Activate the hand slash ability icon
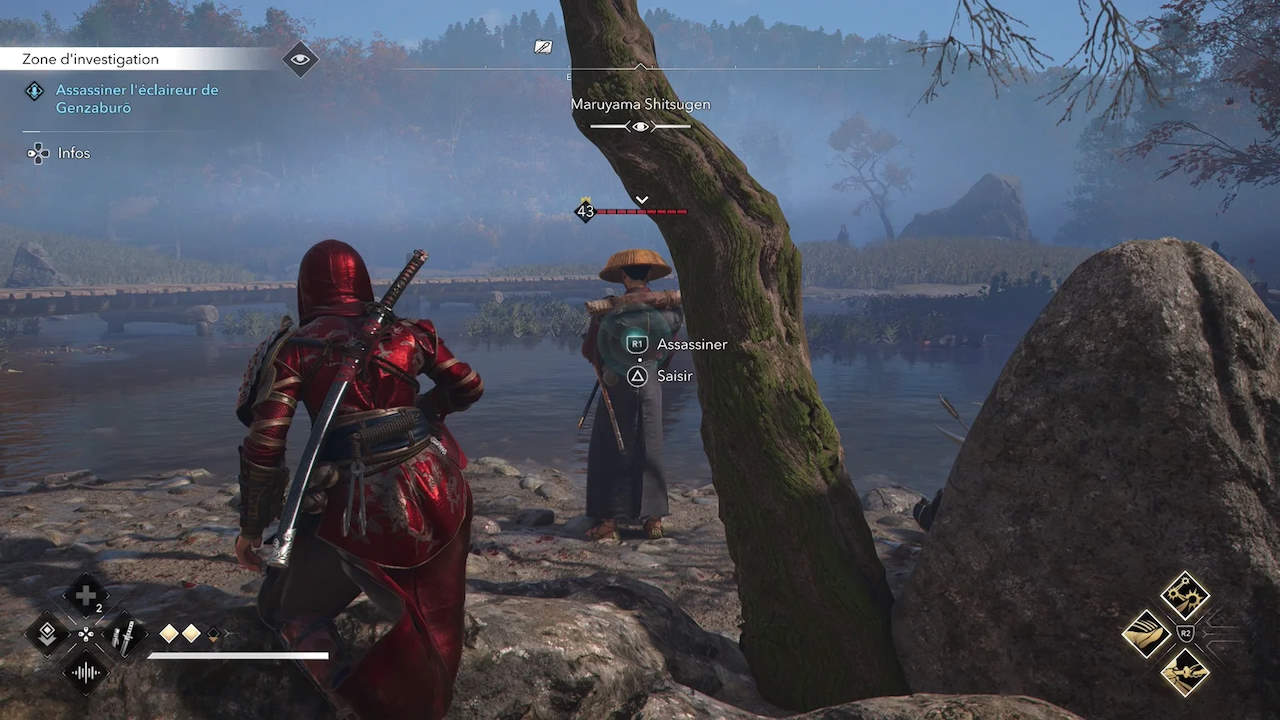Screen dimensions: 1280x720 (x=1147, y=633)
